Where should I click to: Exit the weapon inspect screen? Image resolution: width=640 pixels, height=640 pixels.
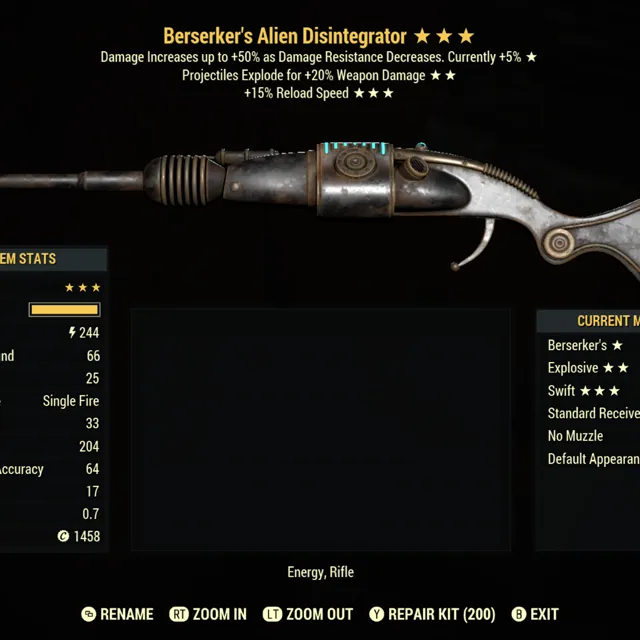pos(535,614)
